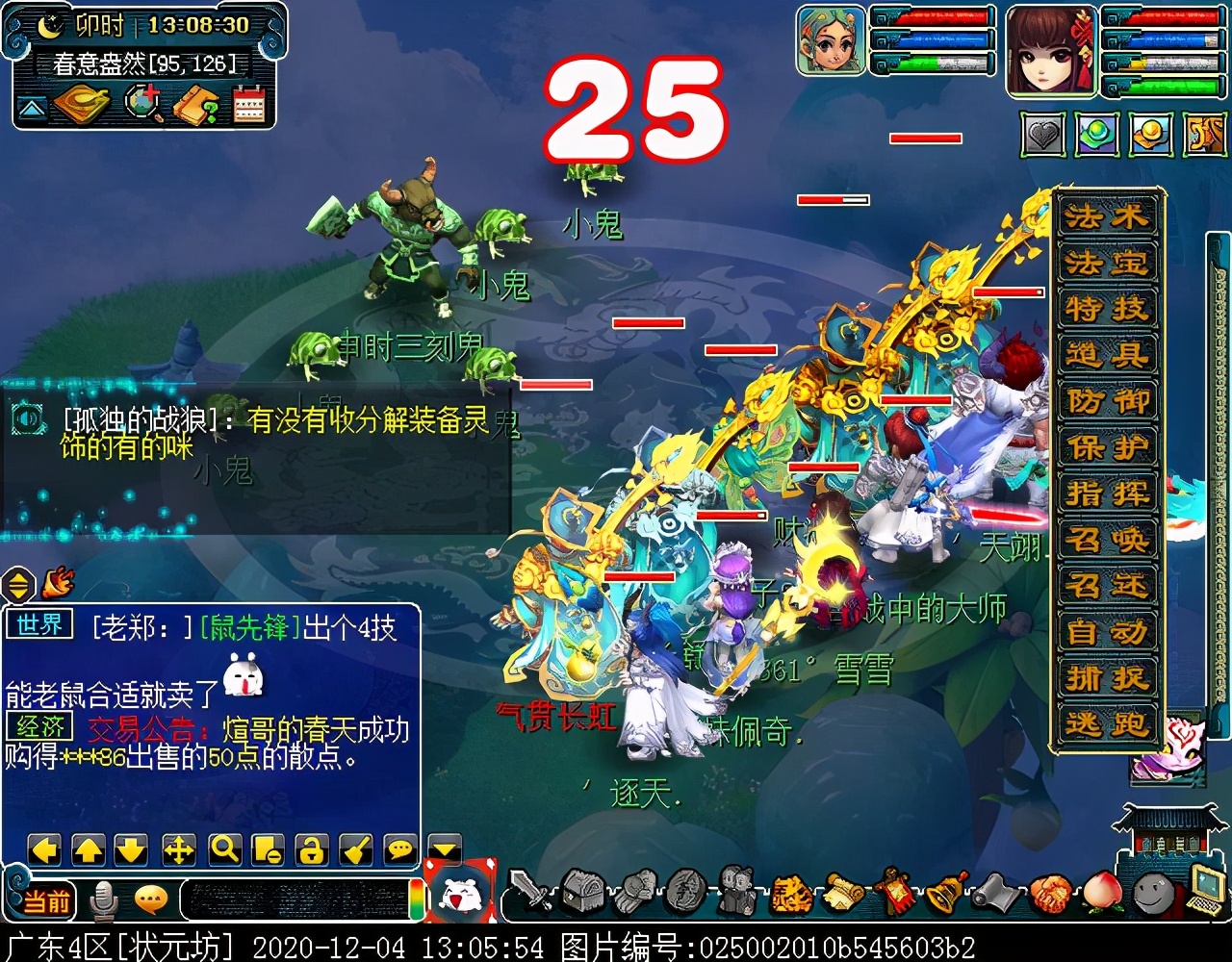Open the brown-haired girl character portrait
The image size is (1232, 962).
1051,50
